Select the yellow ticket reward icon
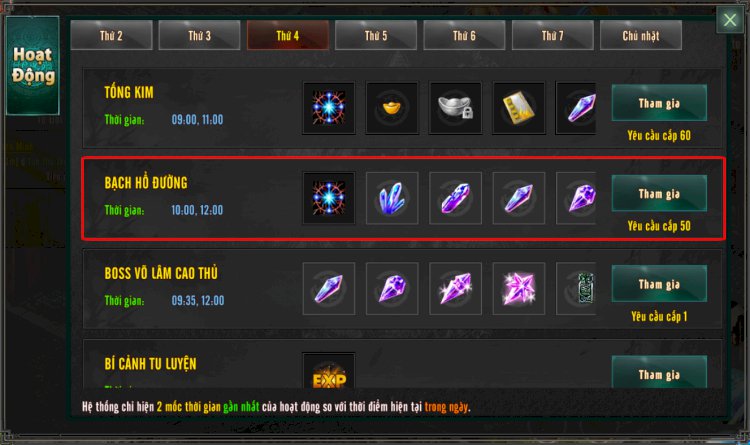Image resolution: width=750 pixels, height=445 pixels. (x=519, y=108)
